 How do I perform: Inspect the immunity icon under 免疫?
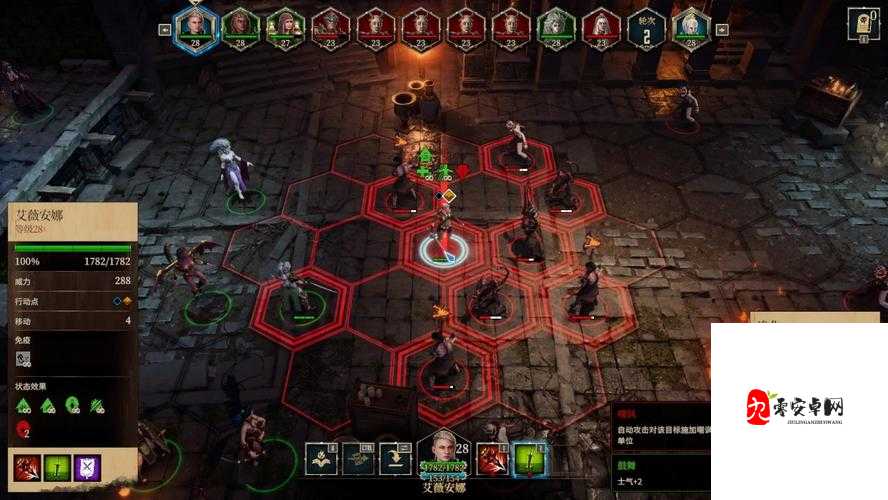tap(24, 358)
